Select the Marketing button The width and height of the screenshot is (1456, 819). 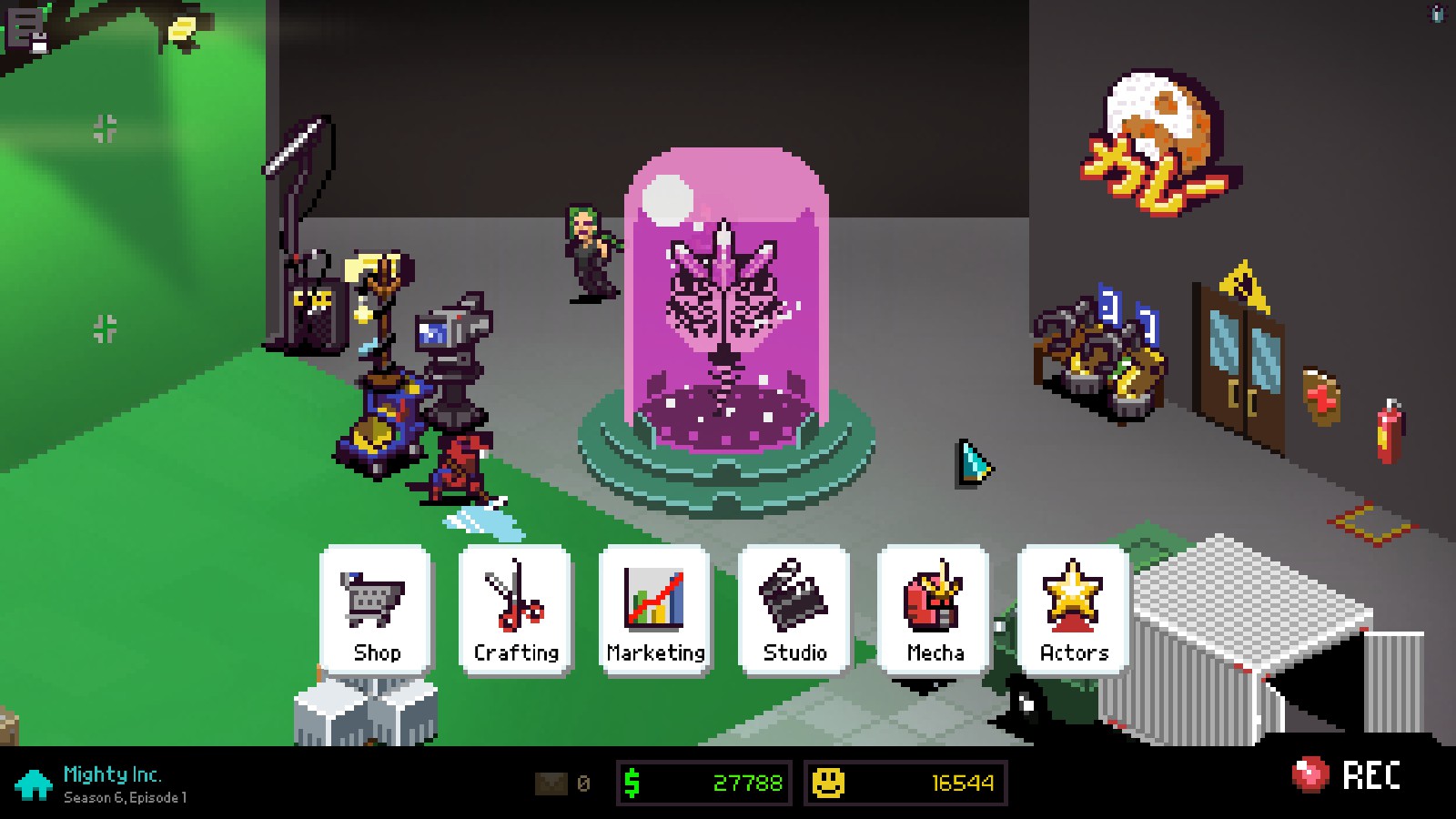click(655, 611)
